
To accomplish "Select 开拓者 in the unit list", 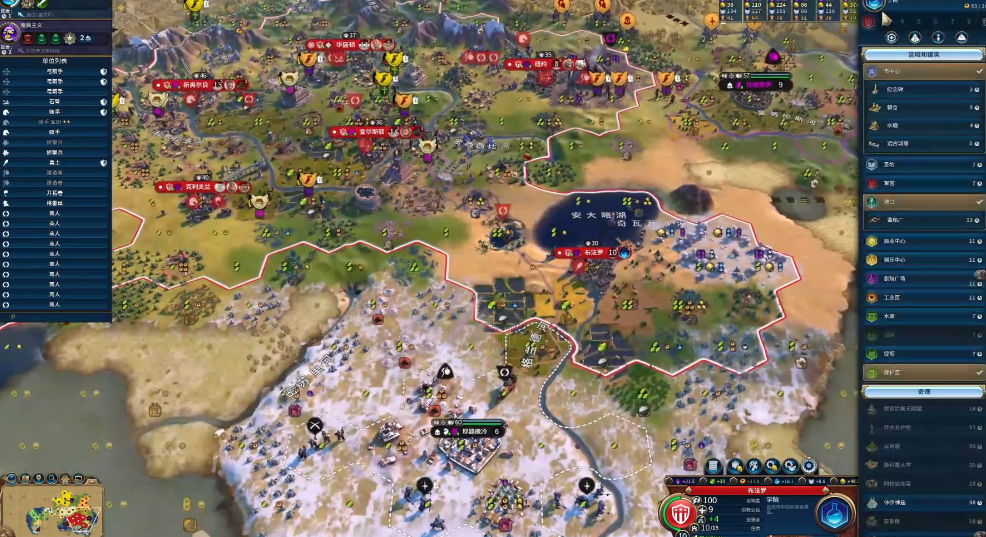I will coord(55,193).
